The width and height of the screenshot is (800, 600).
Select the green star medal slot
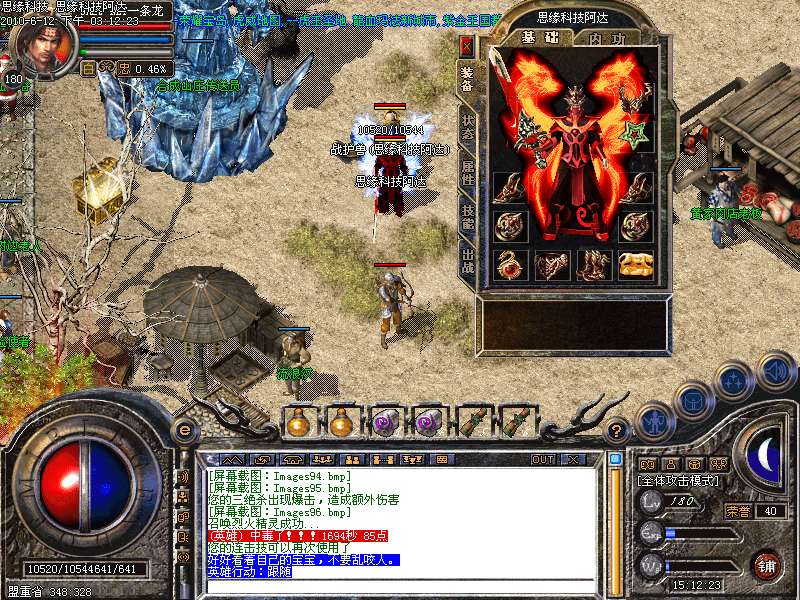coord(635,133)
